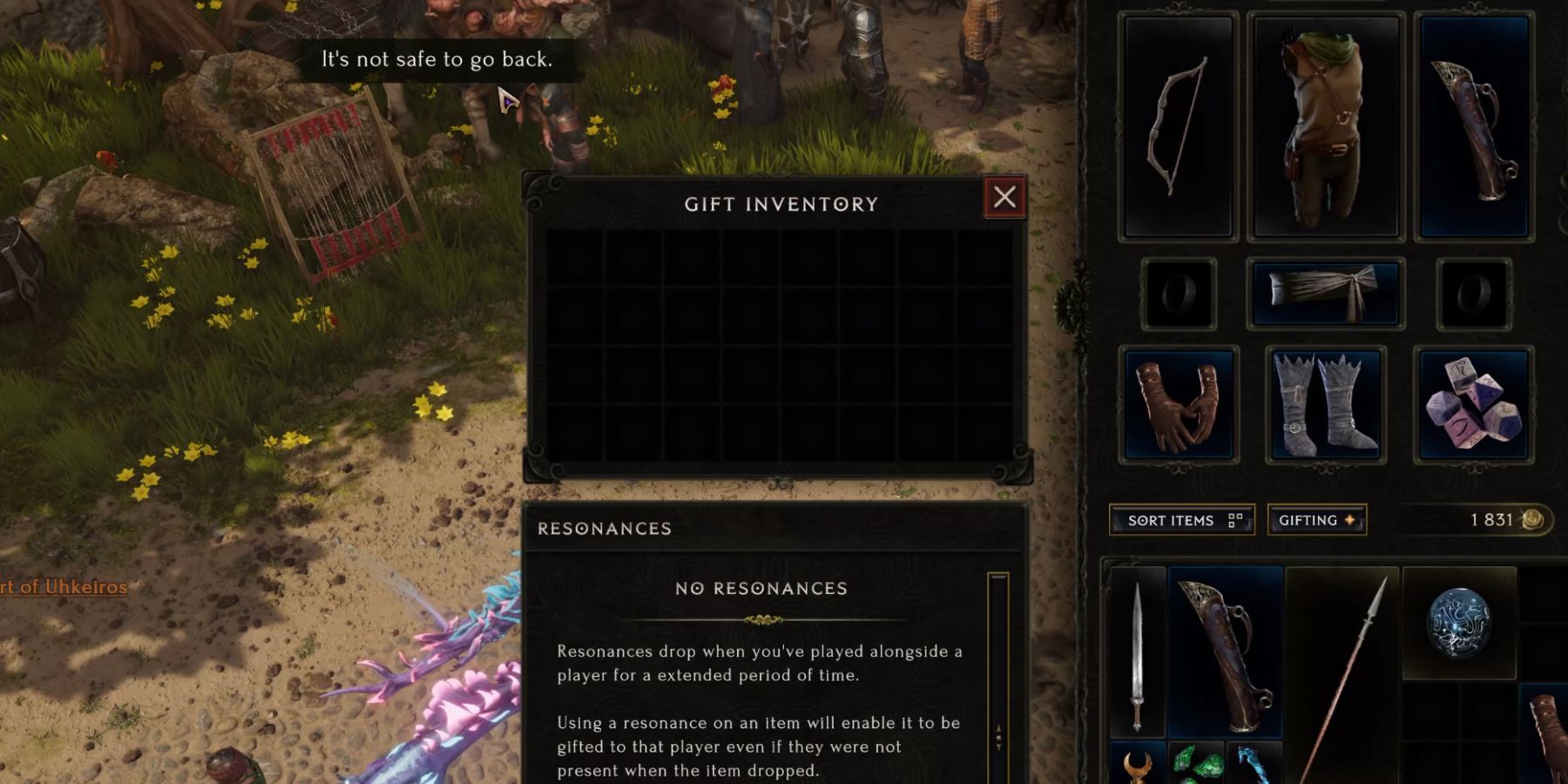Screen dimensions: 1568x784
Task: Select the equipped body armor slot
Action: click(1325, 127)
